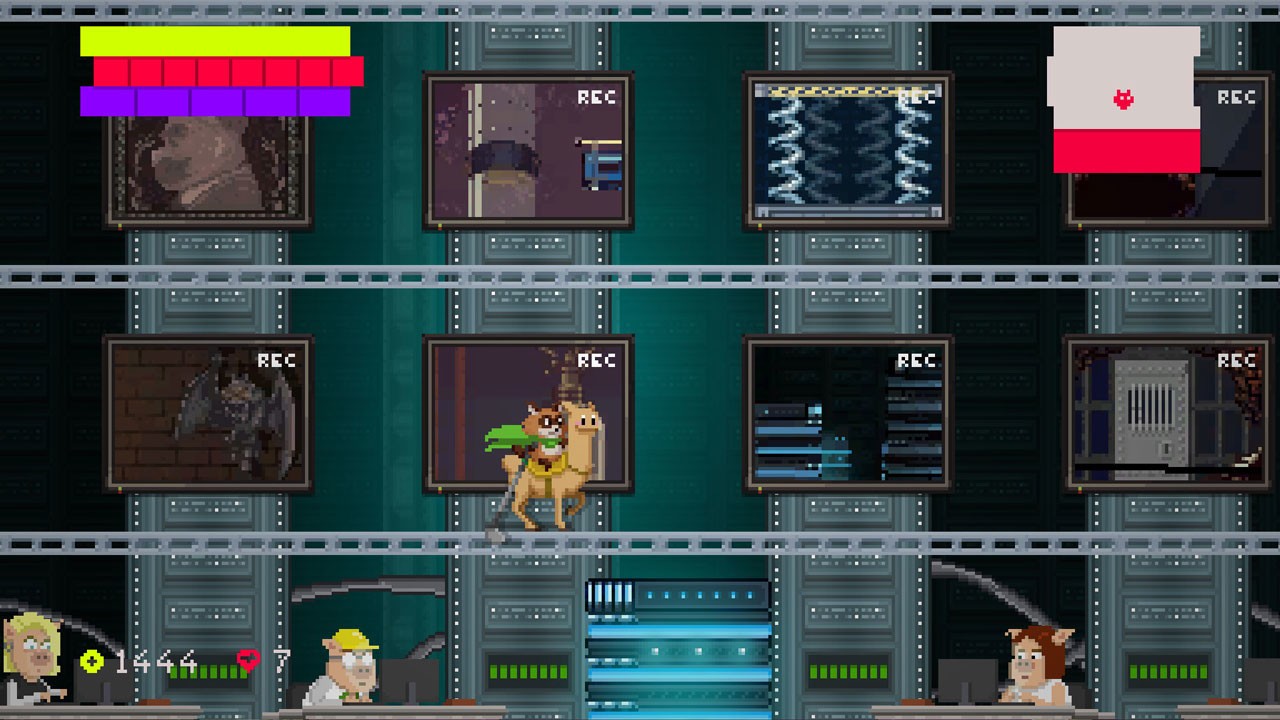The image size is (1280, 720).
Task: Open the street view camera feed second from top-left
Action: click(x=528, y=150)
